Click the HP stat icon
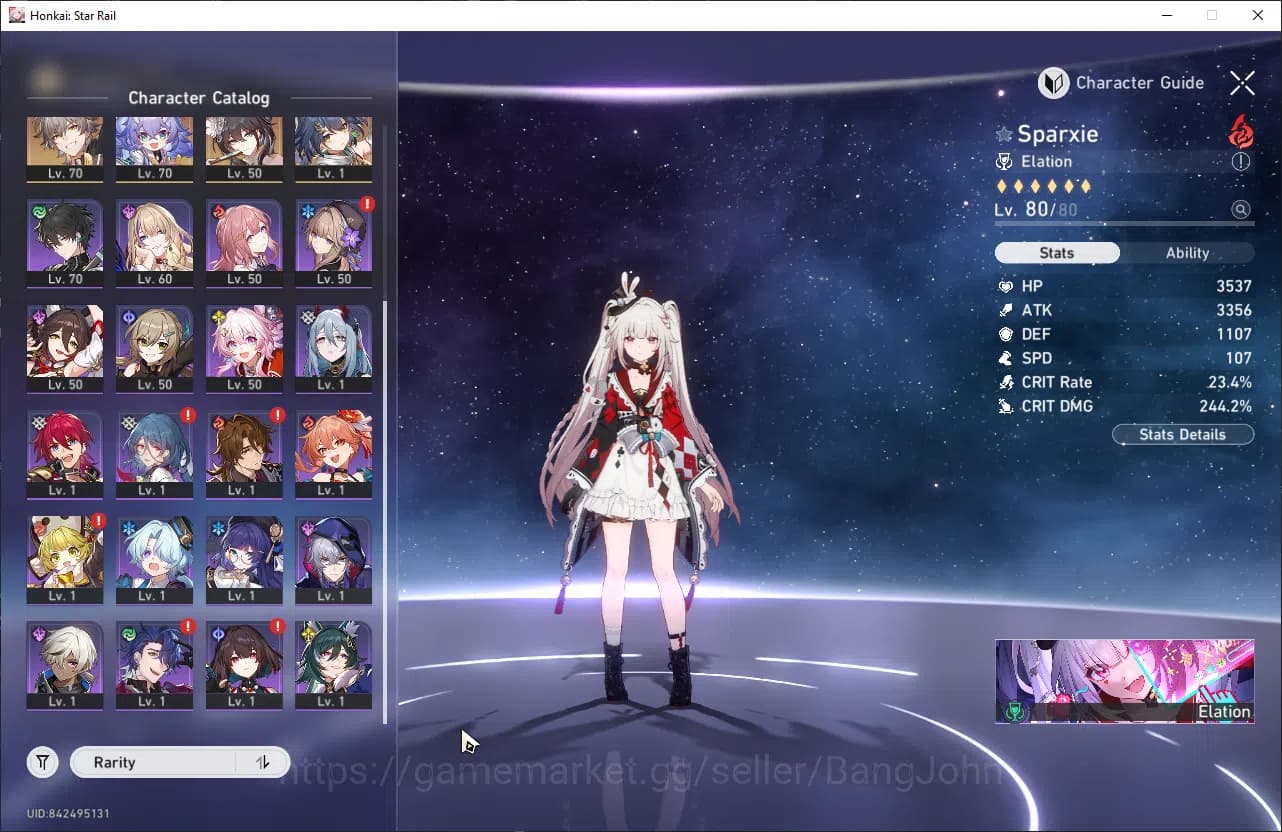 coord(1005,286)
